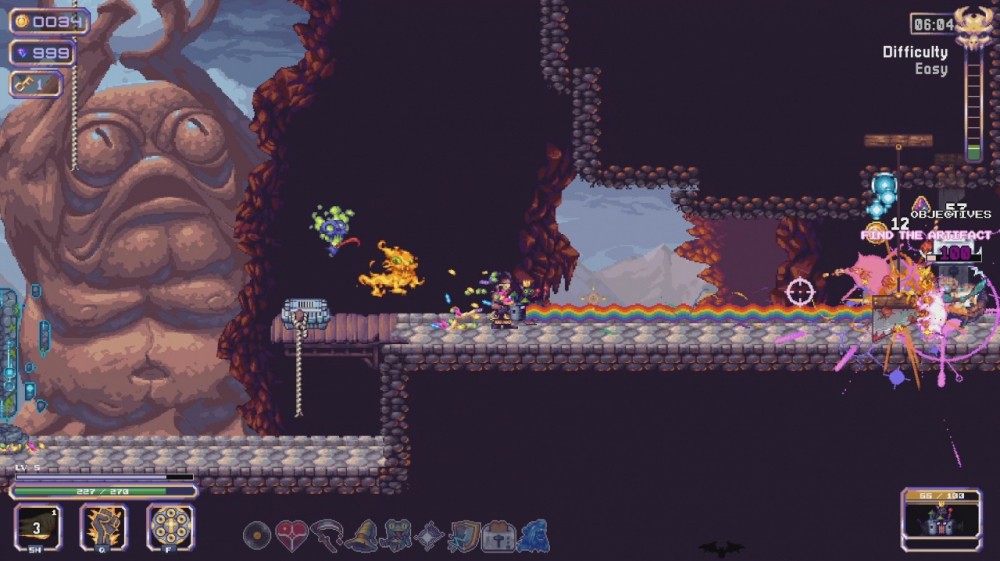Inspect the toaster item icon

tap(498, 536)
